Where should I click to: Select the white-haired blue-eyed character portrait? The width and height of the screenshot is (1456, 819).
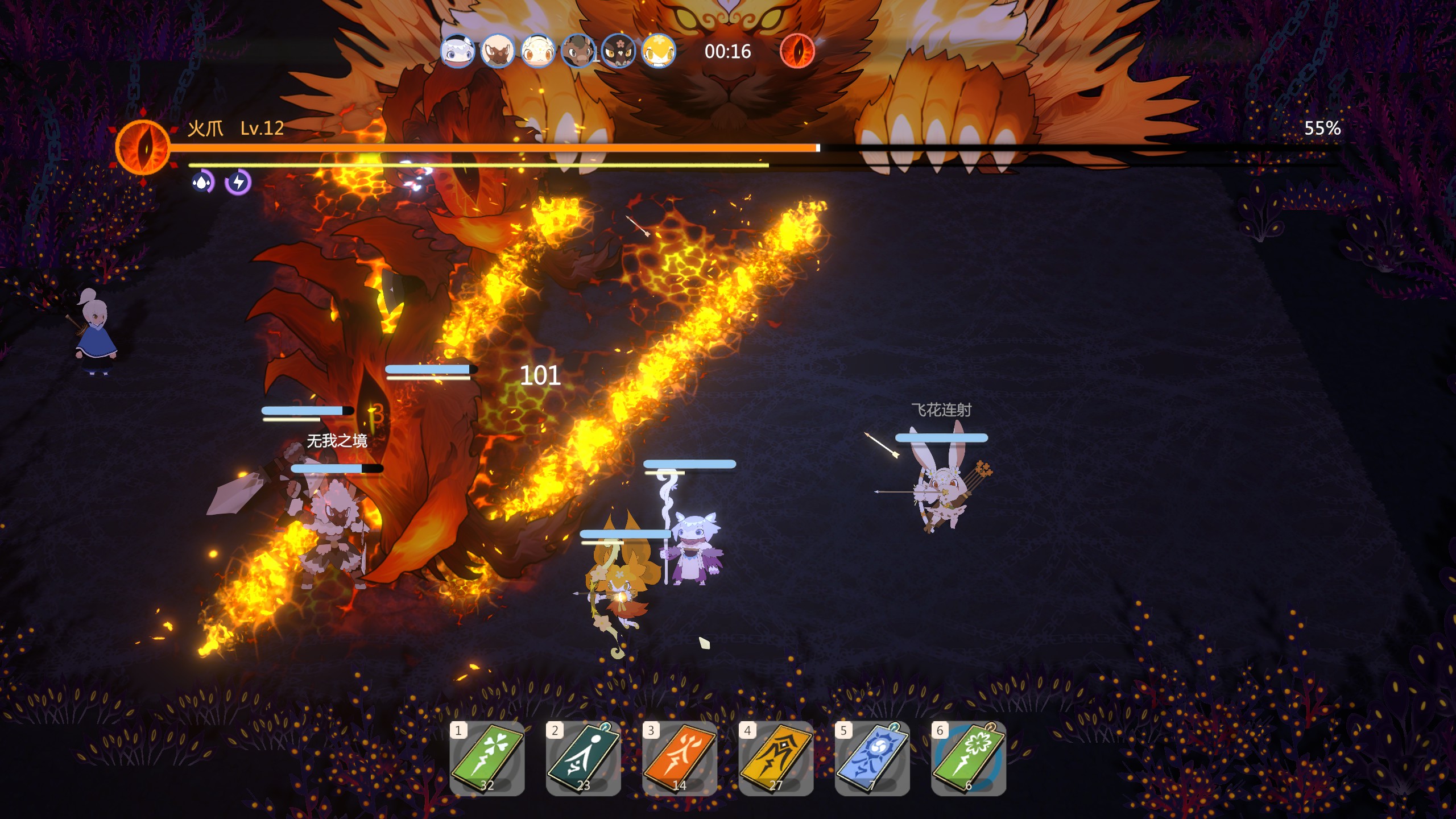(457, 51)
